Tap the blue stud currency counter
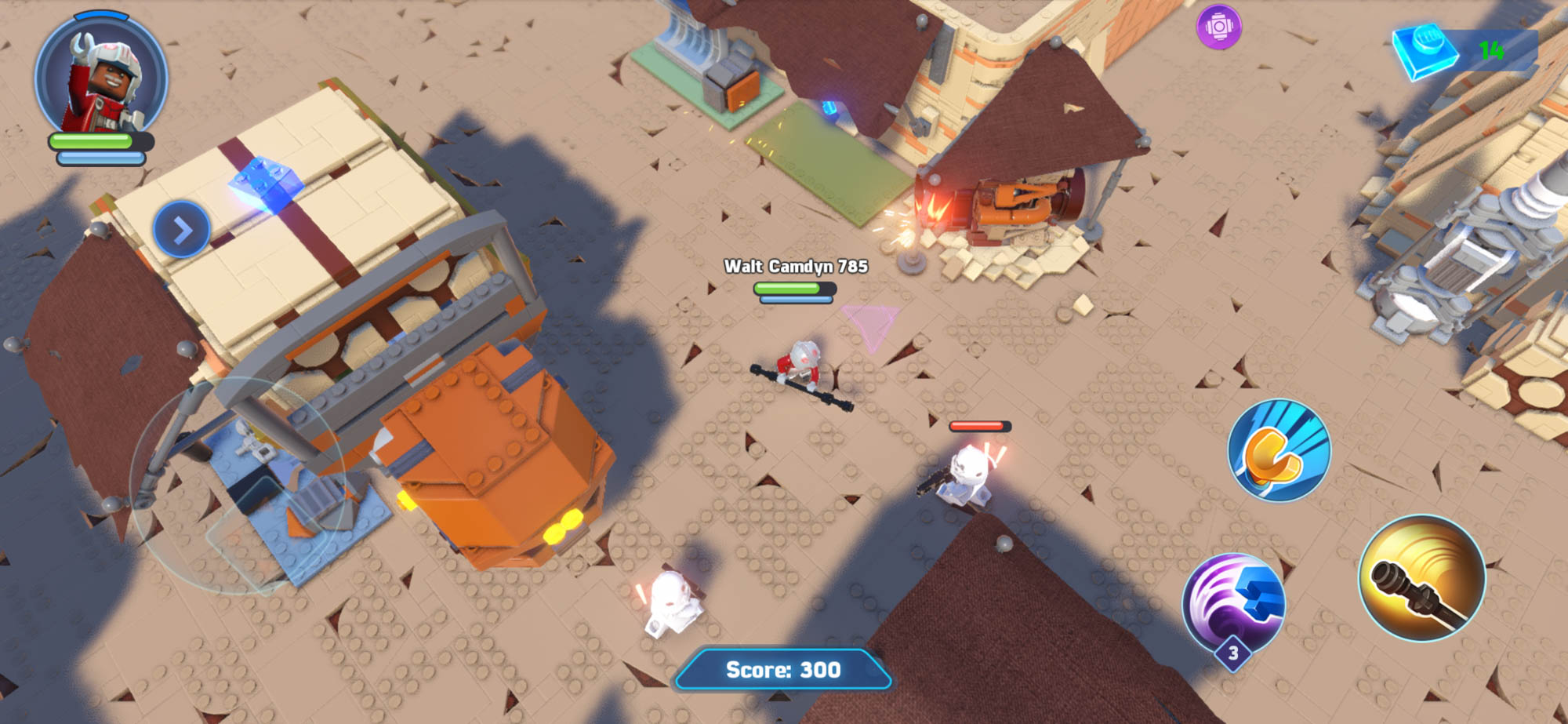1568x724 pixels. coord(1463,52)
